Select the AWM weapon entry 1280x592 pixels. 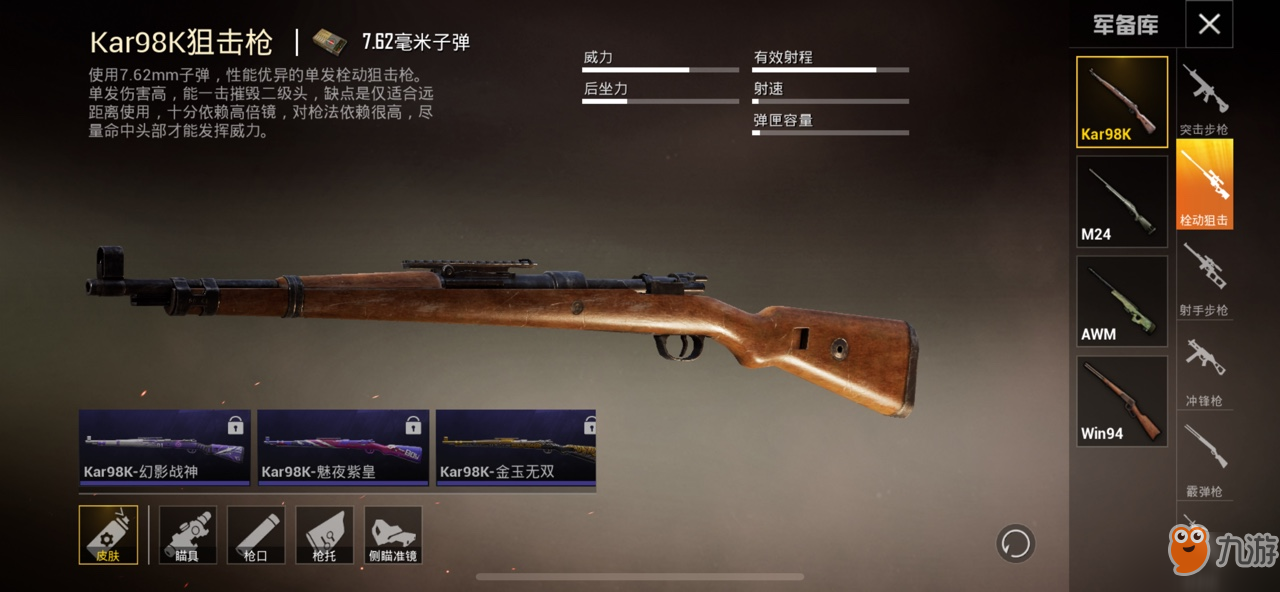coord(1121,301)
